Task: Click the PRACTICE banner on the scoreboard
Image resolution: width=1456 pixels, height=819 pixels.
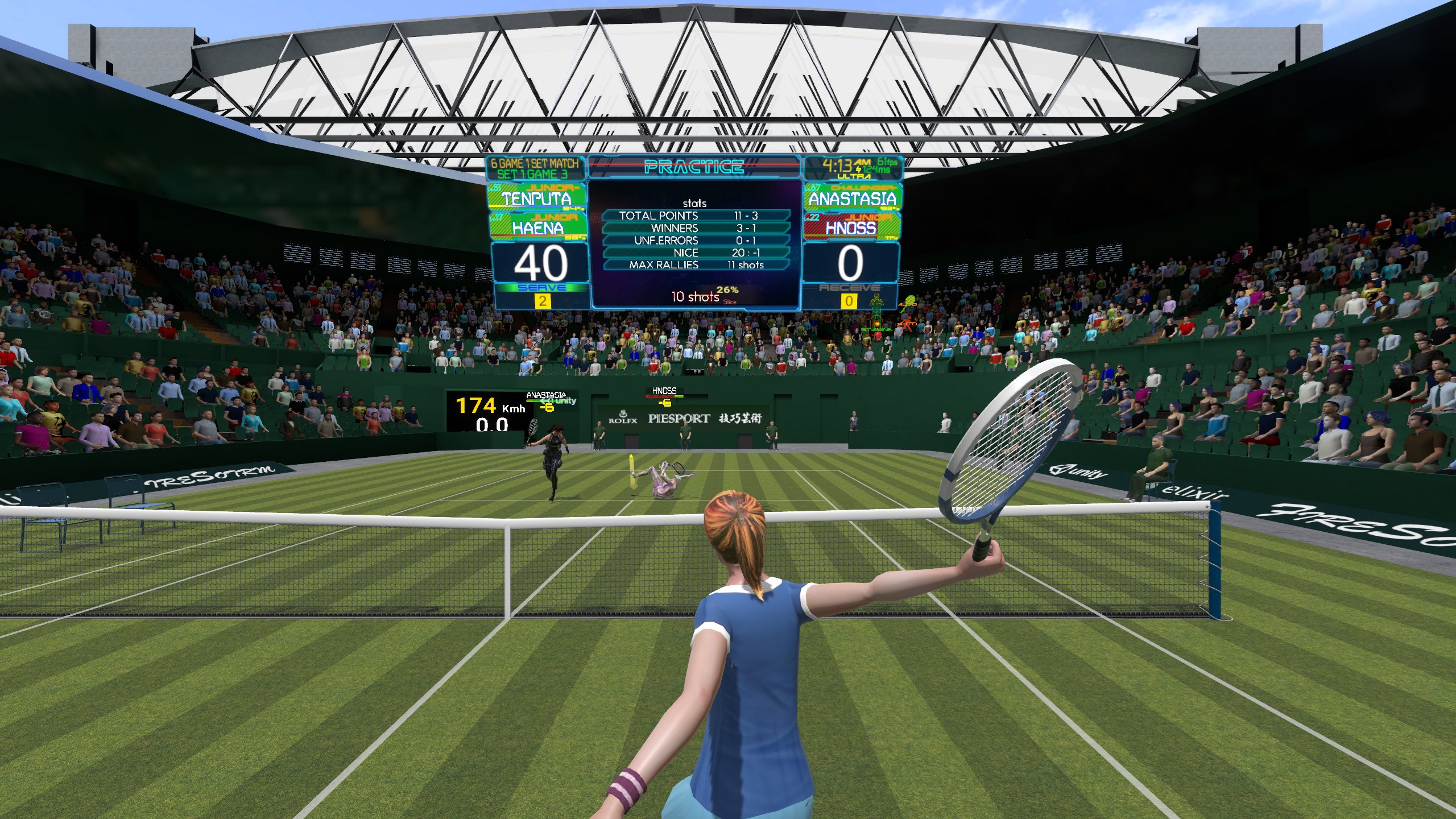Action: [694, 167]
